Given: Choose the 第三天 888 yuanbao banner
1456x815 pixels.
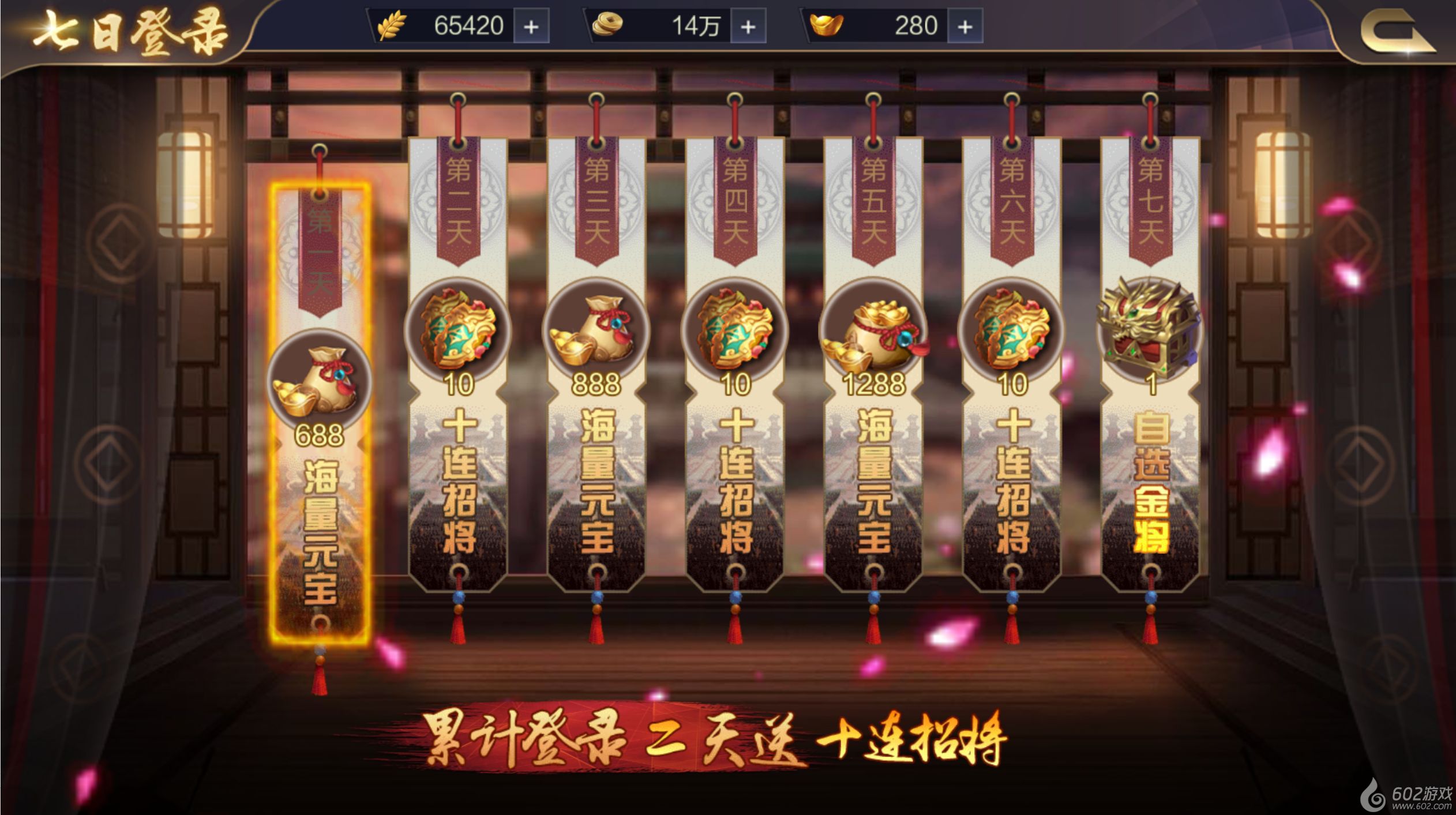Looking at the screenshot, I should click(596, 363).
